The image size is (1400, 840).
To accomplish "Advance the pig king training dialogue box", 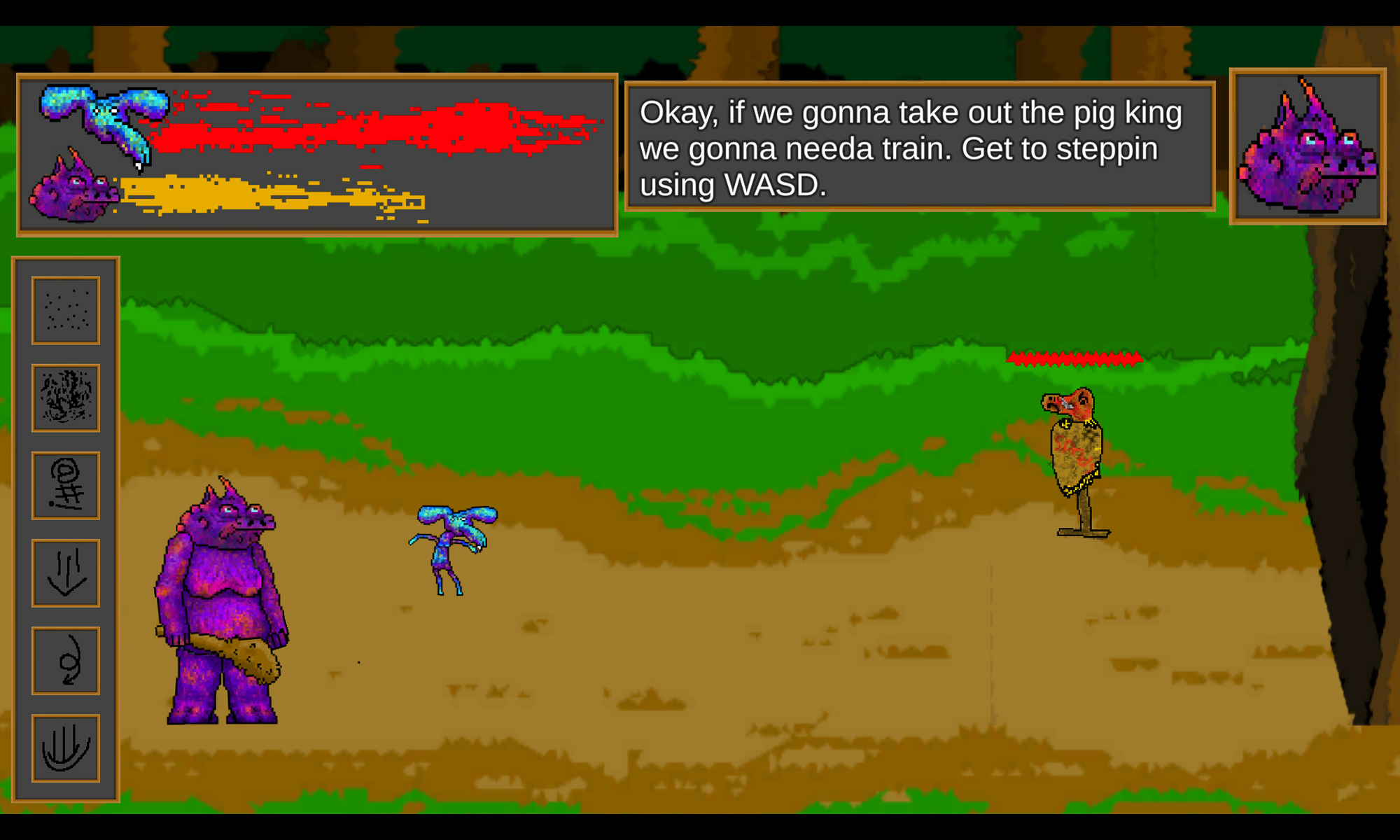I will (920, 146).
